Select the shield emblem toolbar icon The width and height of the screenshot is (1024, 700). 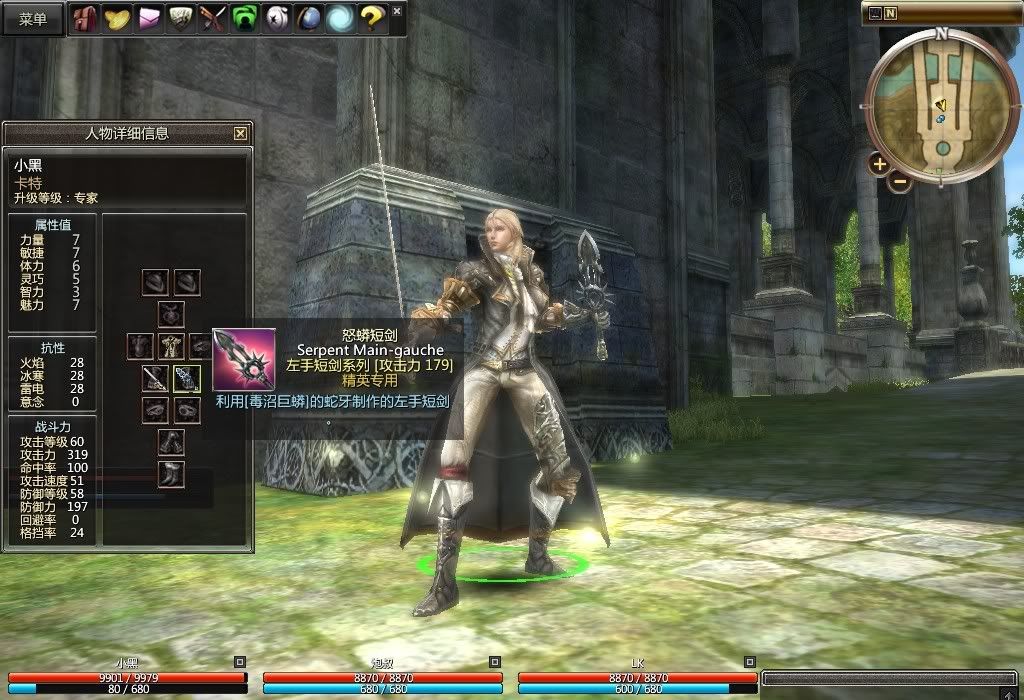coord(180,18)
